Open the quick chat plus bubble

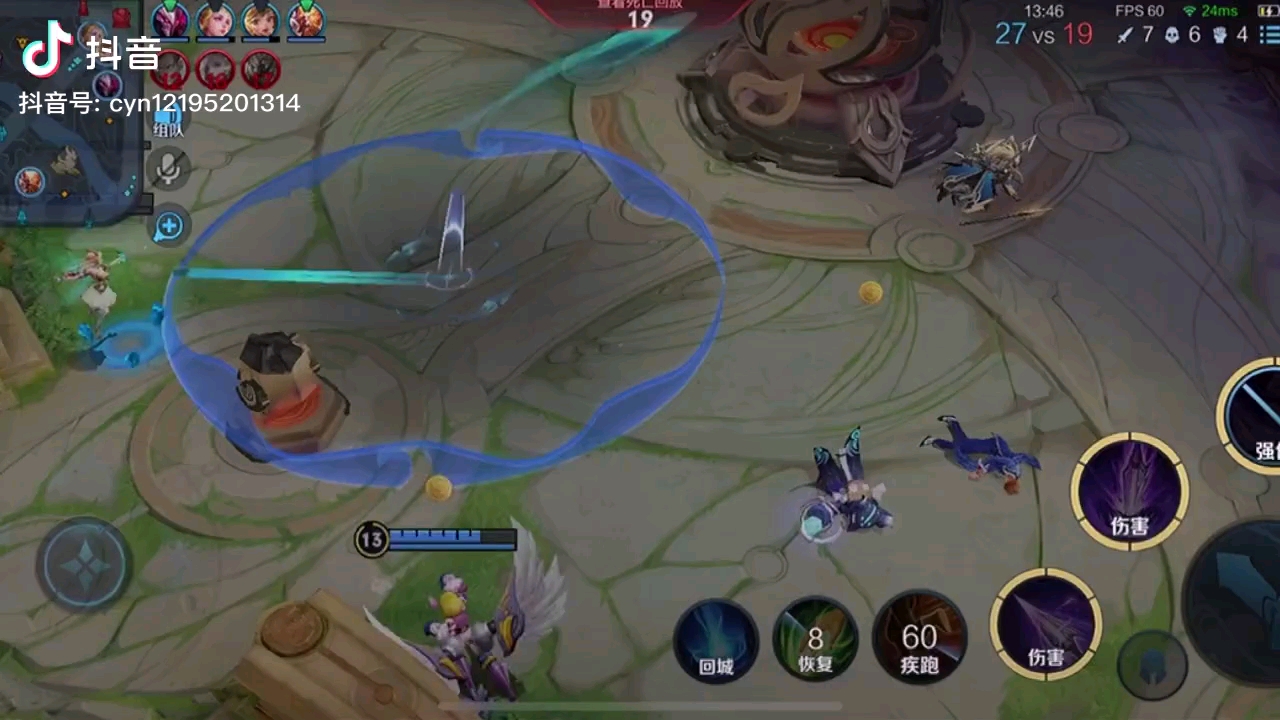[x=168, y=227]
